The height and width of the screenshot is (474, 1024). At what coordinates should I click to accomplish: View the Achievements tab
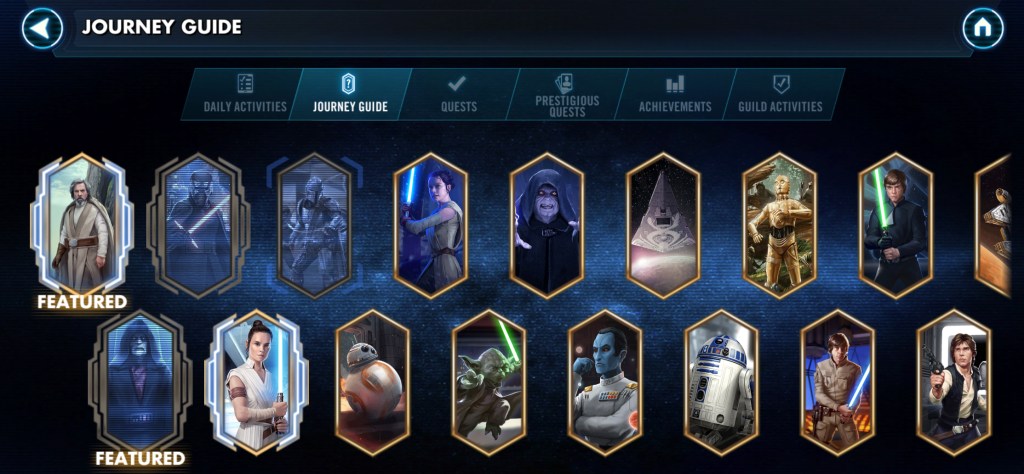[x=675, y=94]
